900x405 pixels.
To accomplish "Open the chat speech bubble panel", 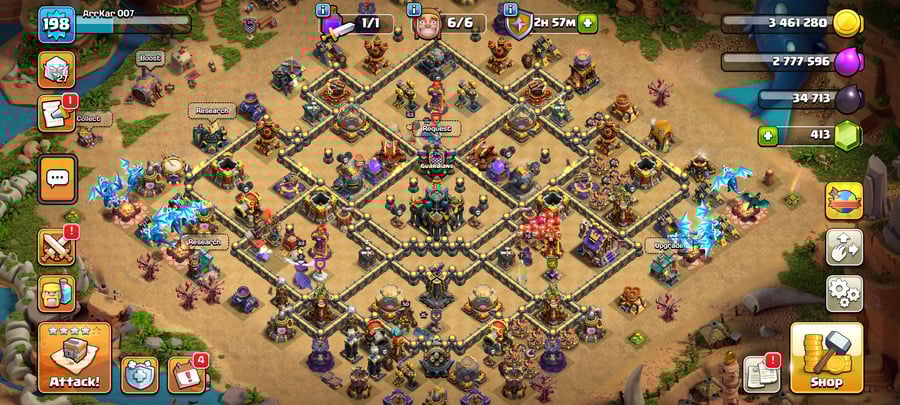I will [57, 178].
